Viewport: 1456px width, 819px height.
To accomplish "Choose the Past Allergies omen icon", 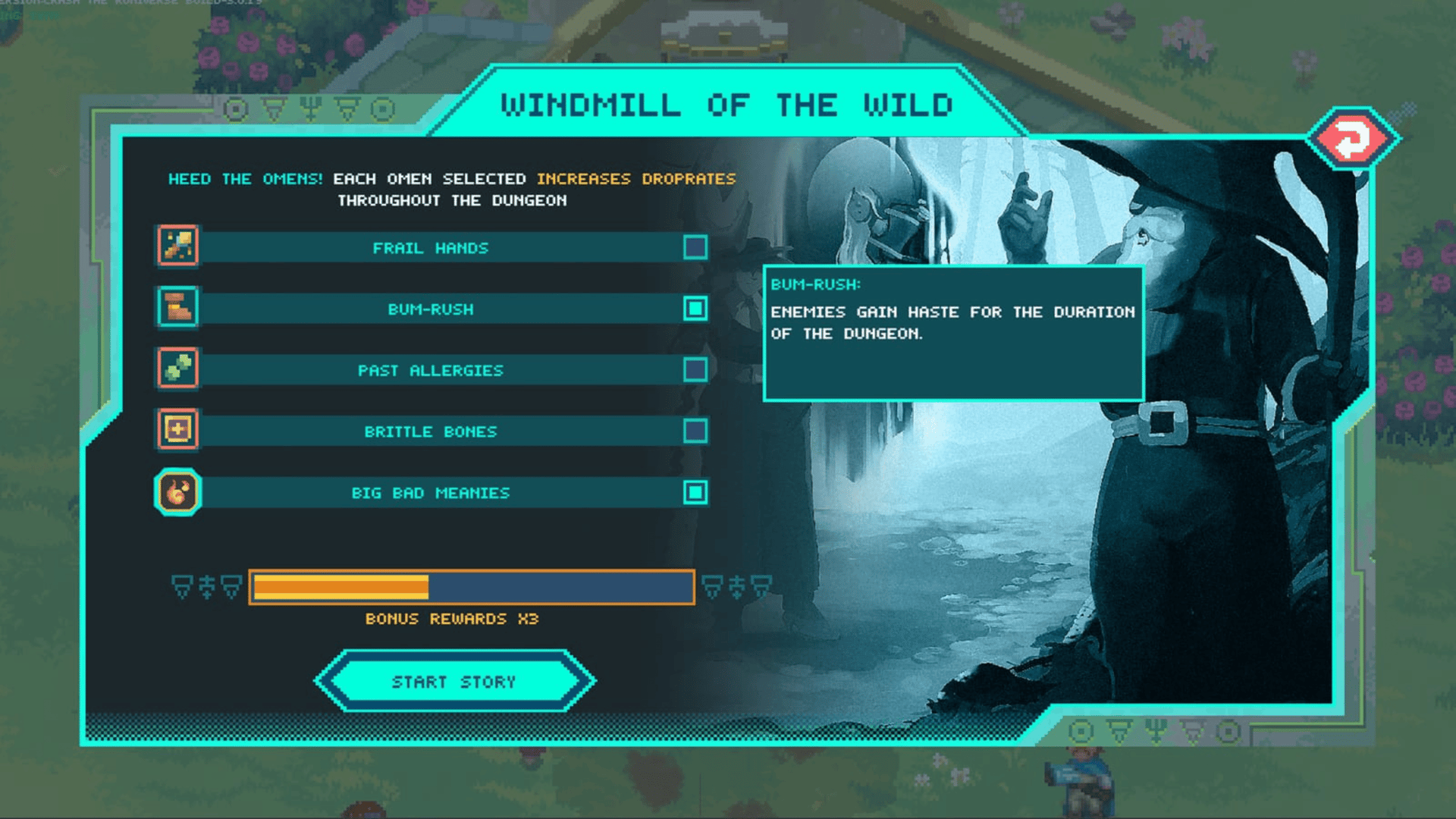I will 178,369.
